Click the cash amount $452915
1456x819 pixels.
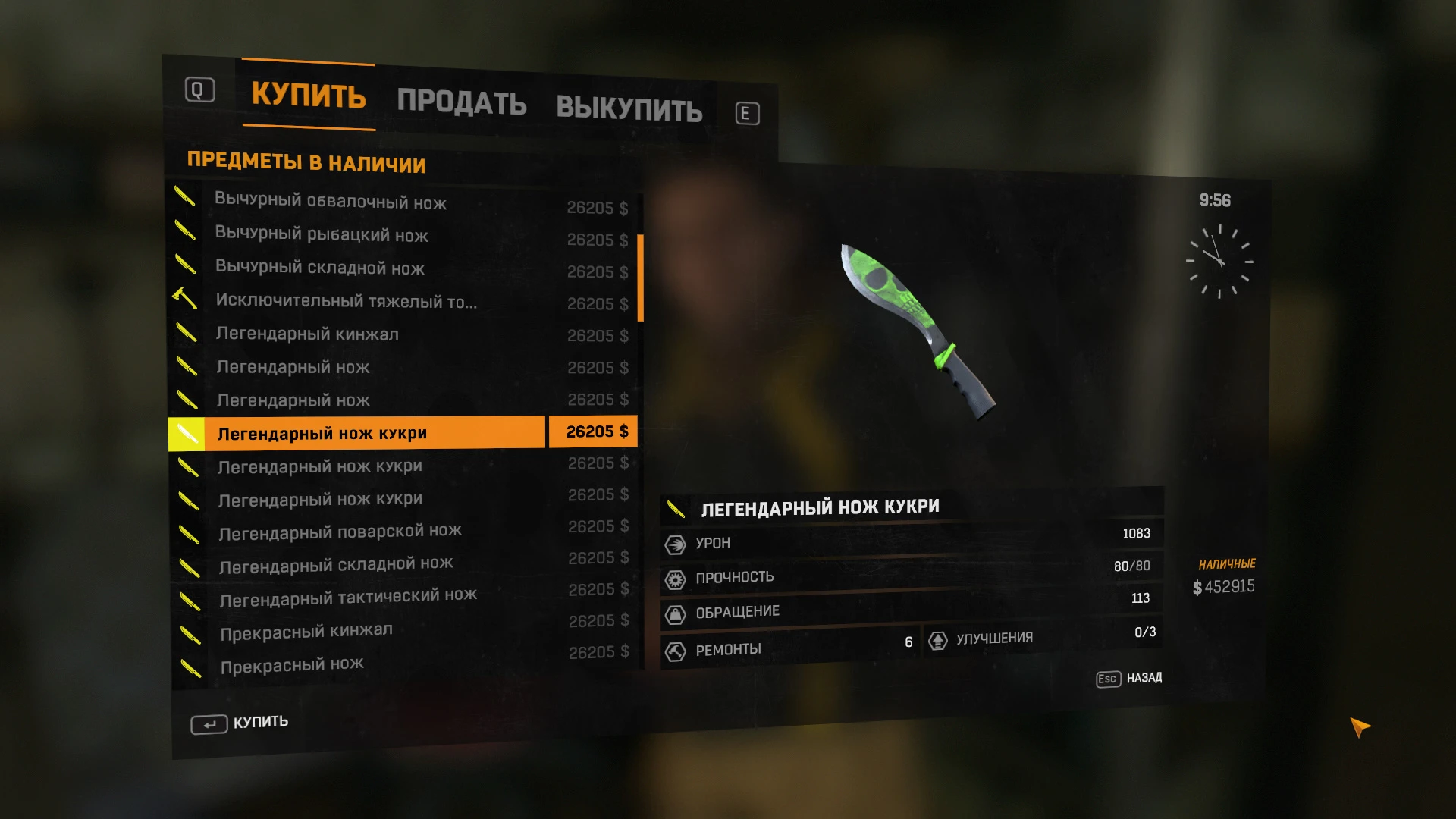tap(1222, 586)
